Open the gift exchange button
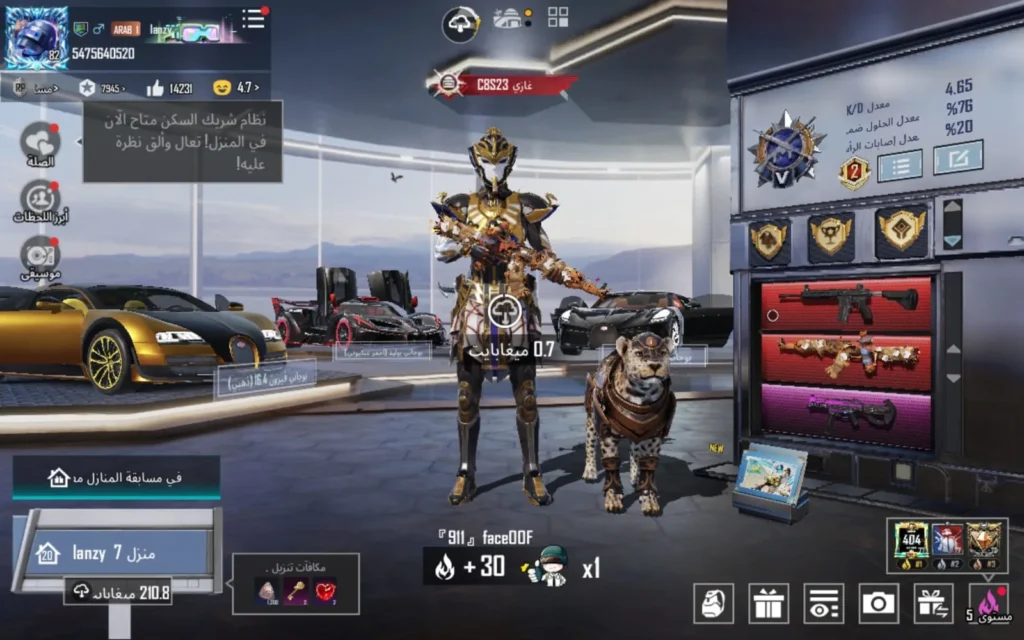The image size is (1024, 640). pos(933,603)
